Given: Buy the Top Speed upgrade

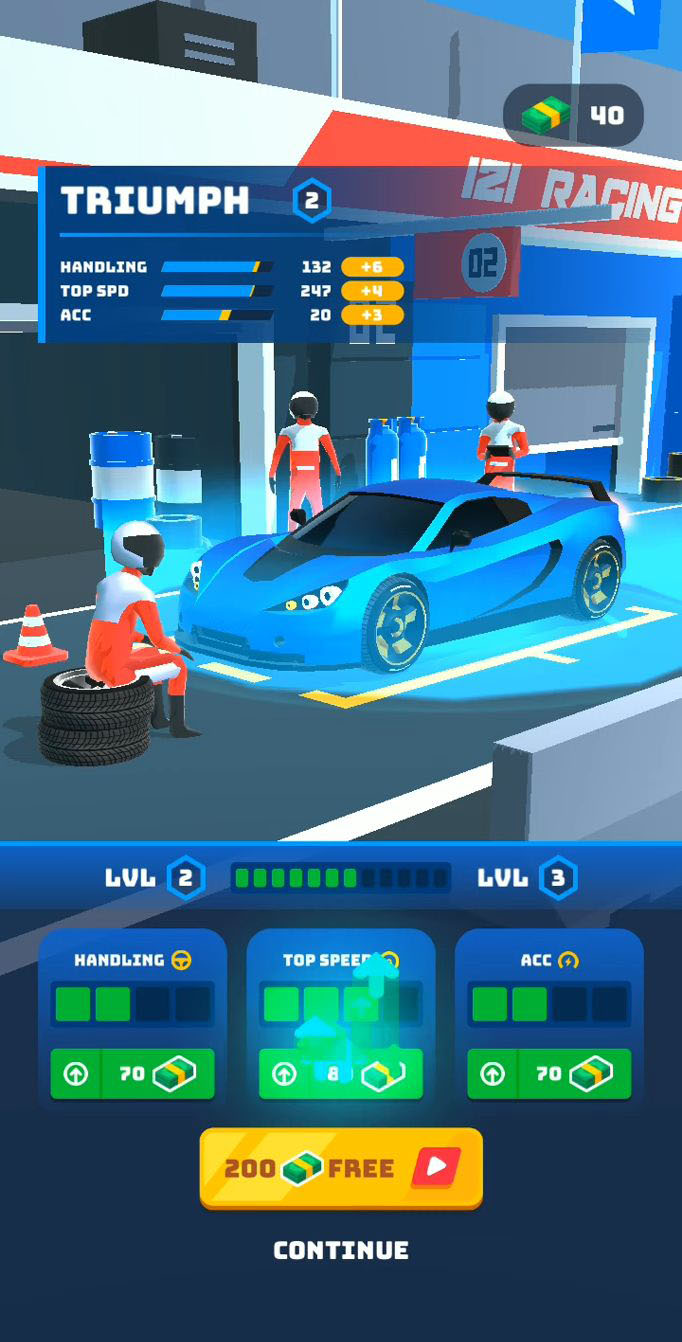Looking at the screenshot, I should (x=340, y=1074).
